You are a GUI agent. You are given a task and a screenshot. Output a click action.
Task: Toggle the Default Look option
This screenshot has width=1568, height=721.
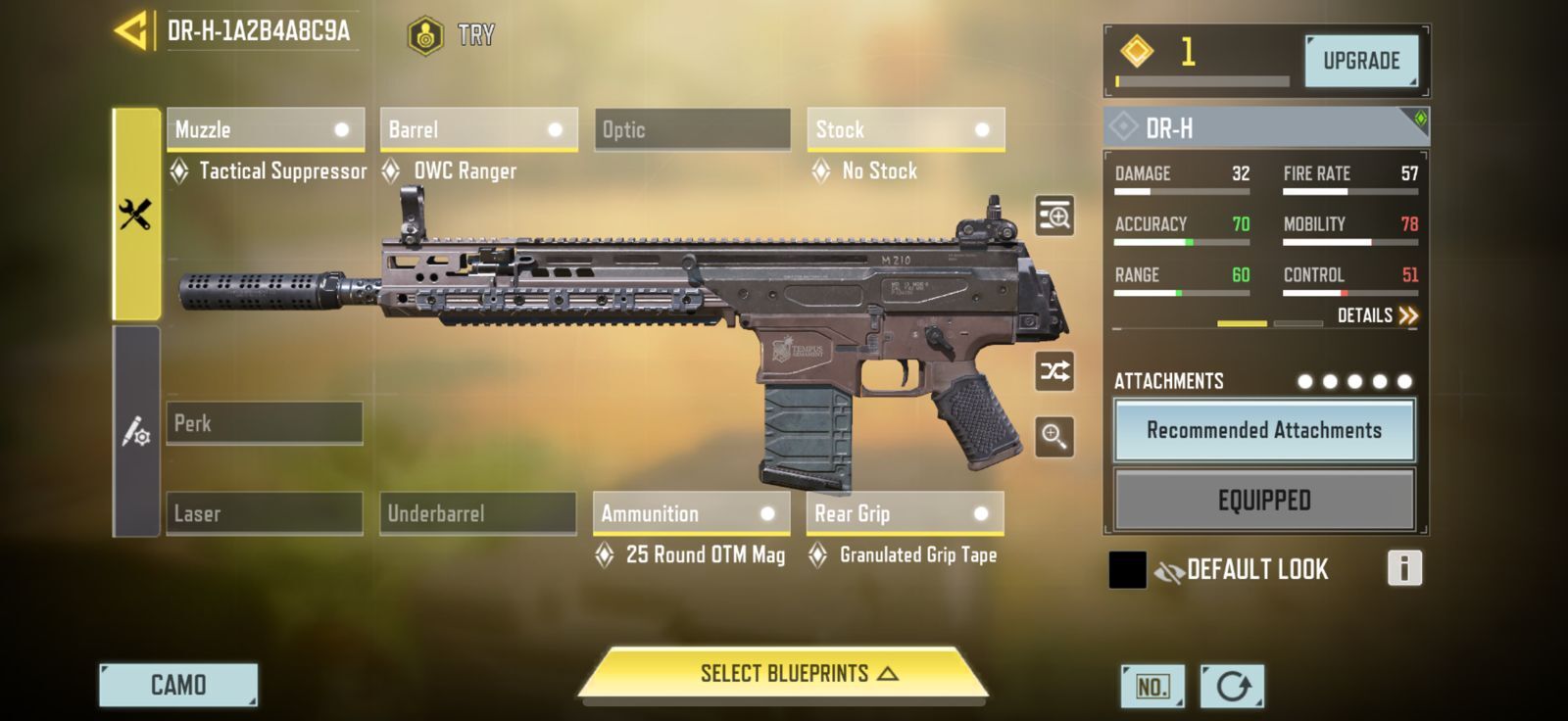click(x=1257, y=568)
